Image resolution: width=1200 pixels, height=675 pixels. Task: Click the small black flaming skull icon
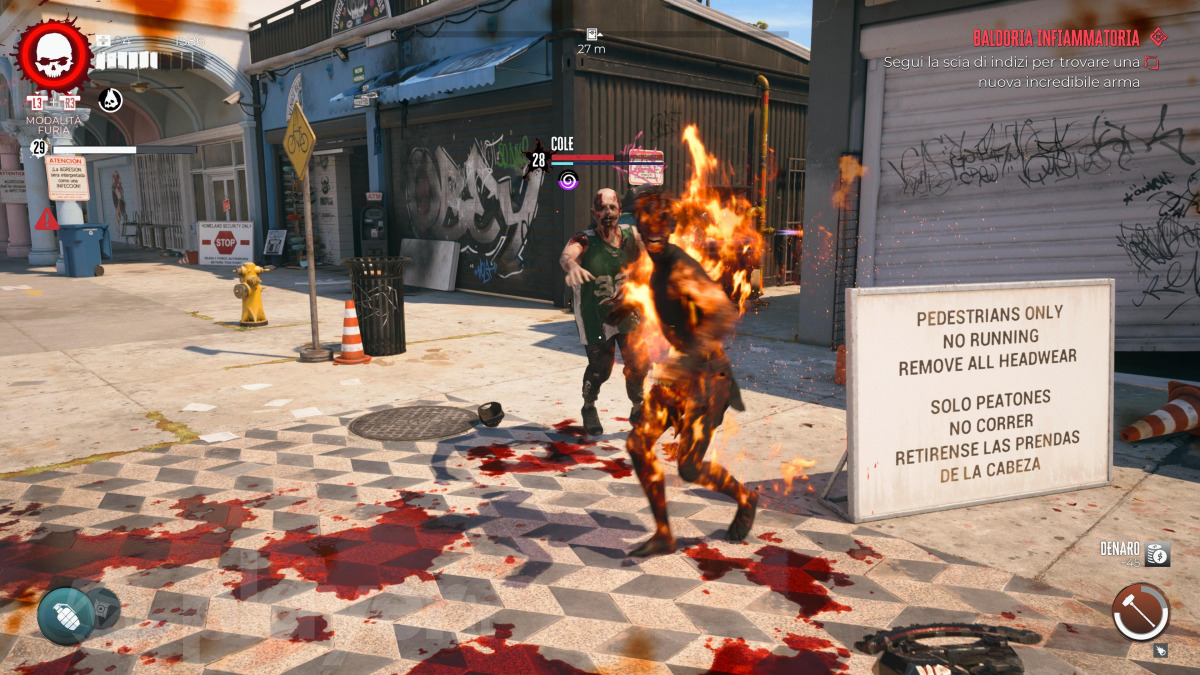pos(110,99)
